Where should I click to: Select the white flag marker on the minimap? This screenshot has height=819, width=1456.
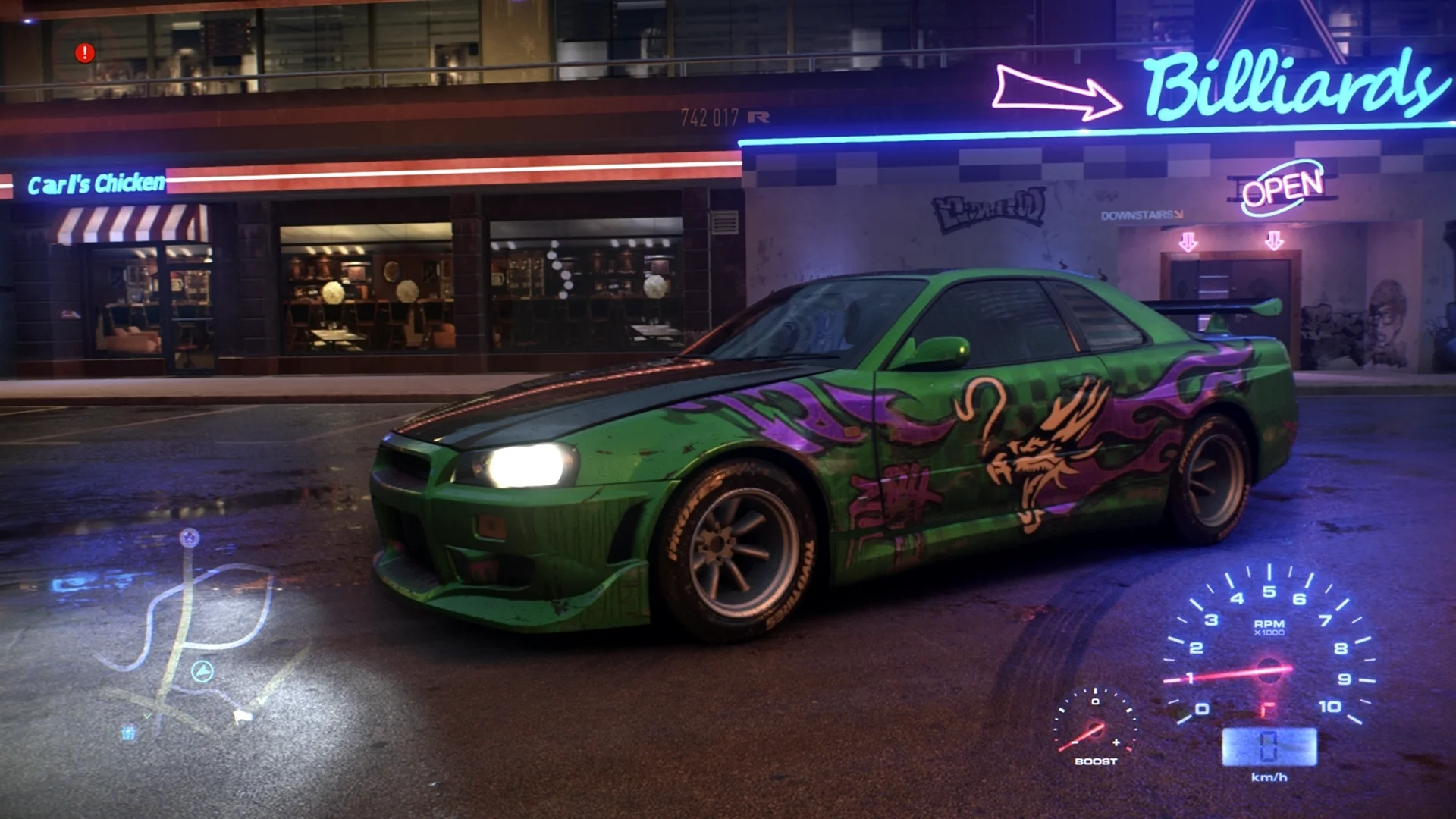pos(242,715)
